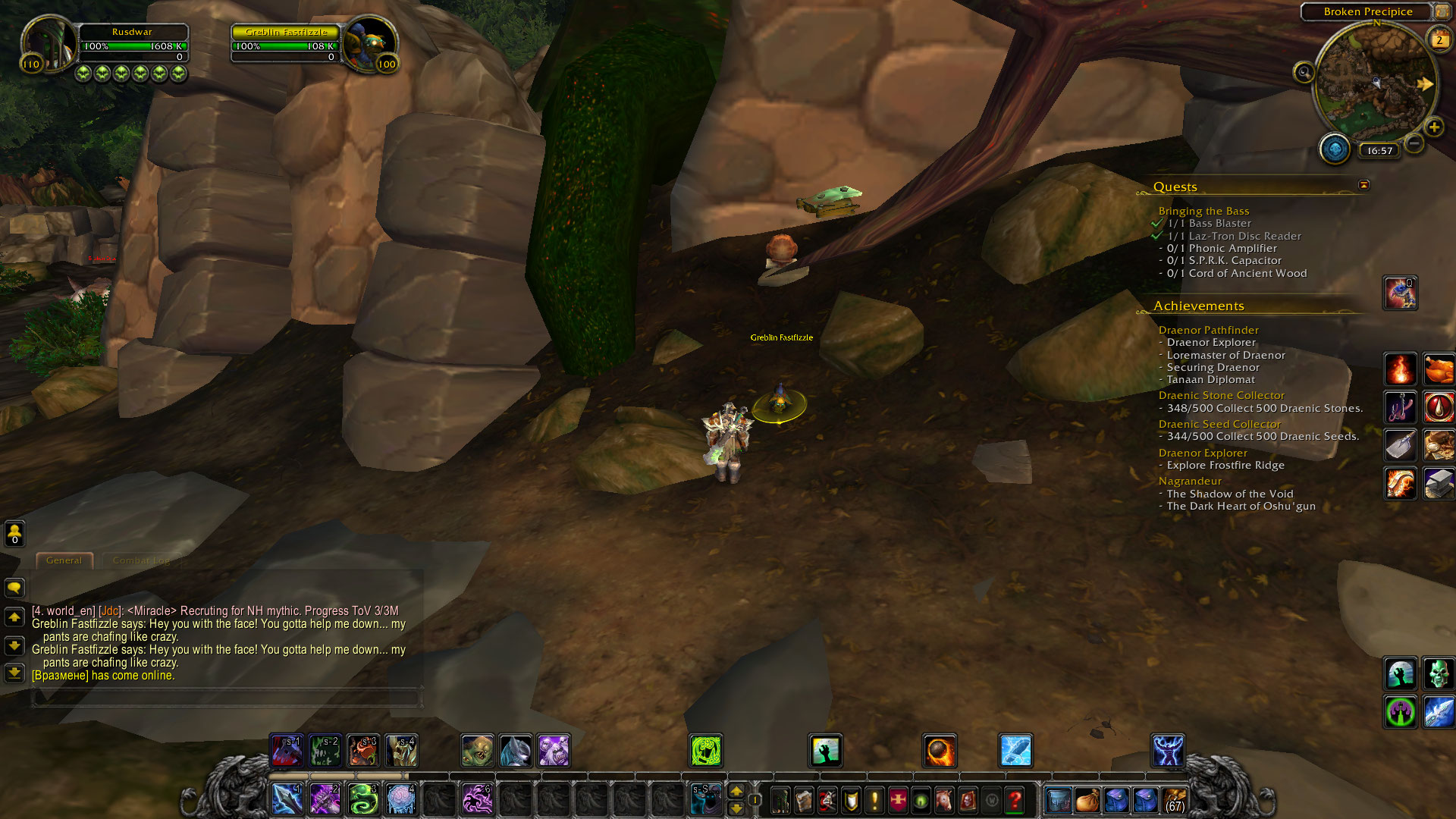Select the Bringing the Bass quest title
Viewport: 1456px width, 819px height.
tap(1203, 211)
